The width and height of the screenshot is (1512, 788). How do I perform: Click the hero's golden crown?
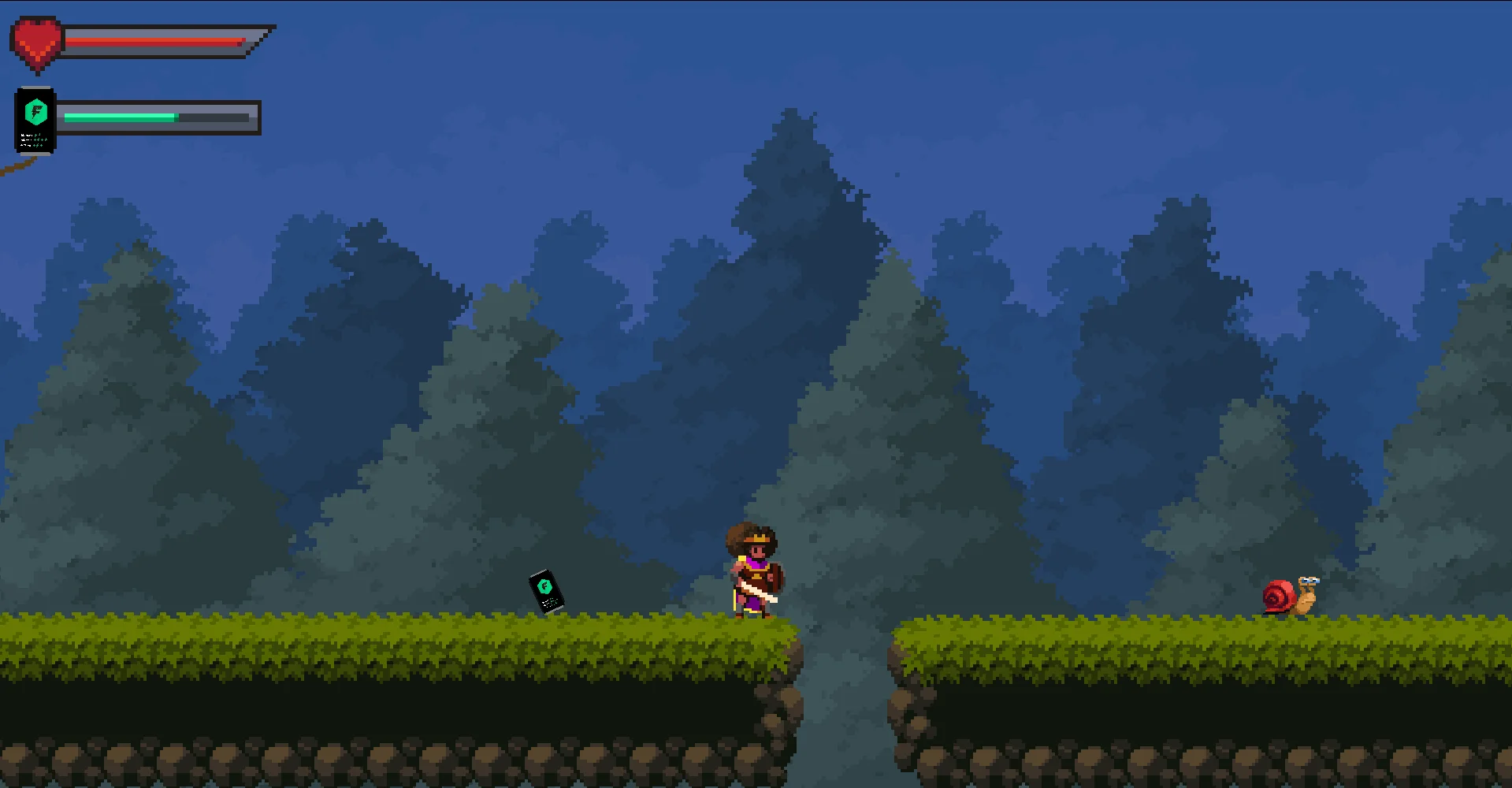pos(757,537)
